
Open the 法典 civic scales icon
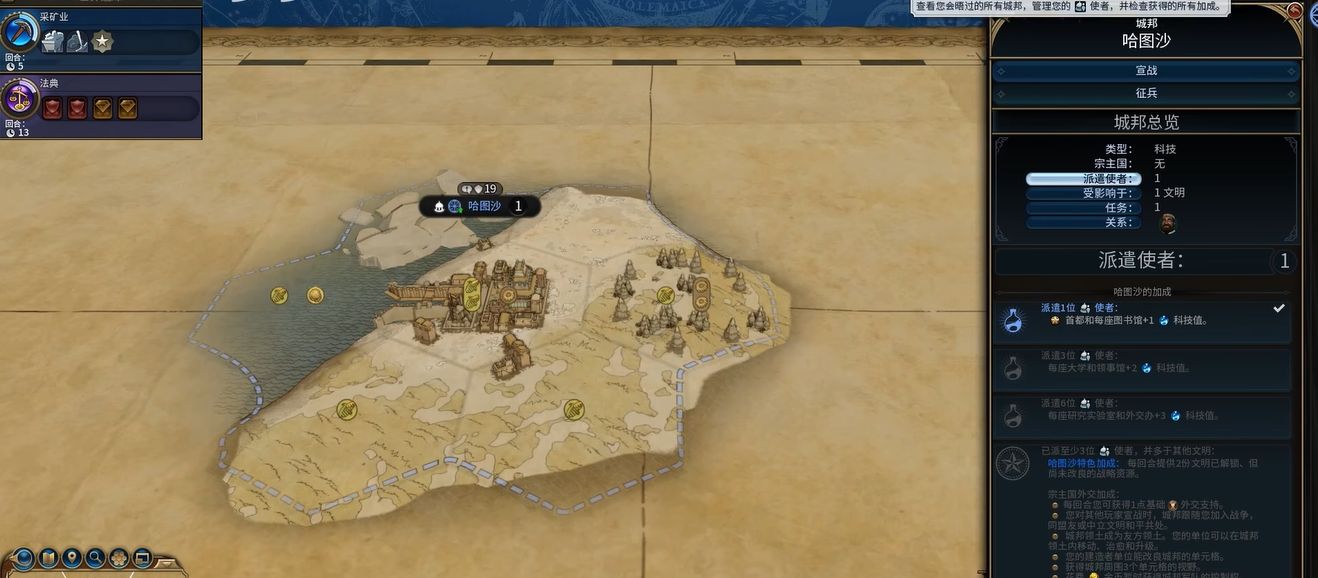point(18,99)
